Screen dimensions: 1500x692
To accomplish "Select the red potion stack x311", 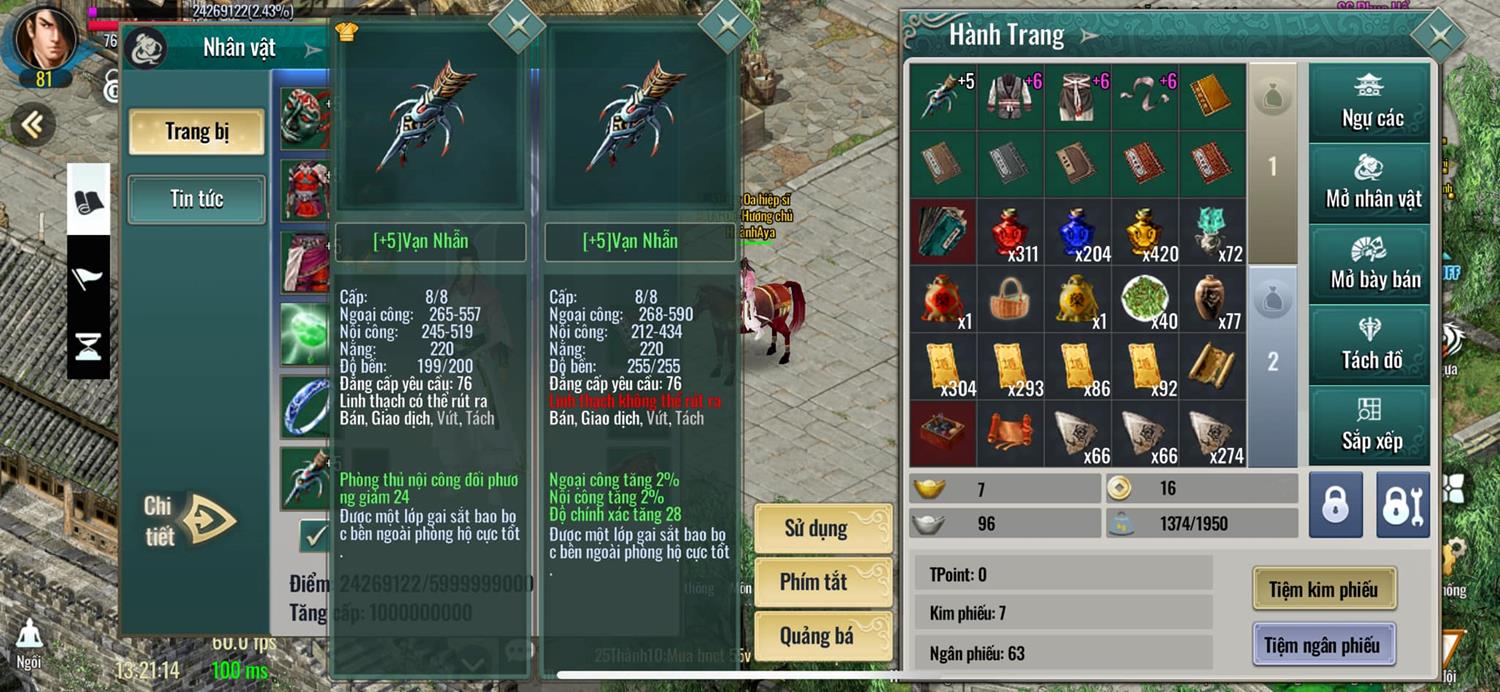I will (x=1012, y=232).
